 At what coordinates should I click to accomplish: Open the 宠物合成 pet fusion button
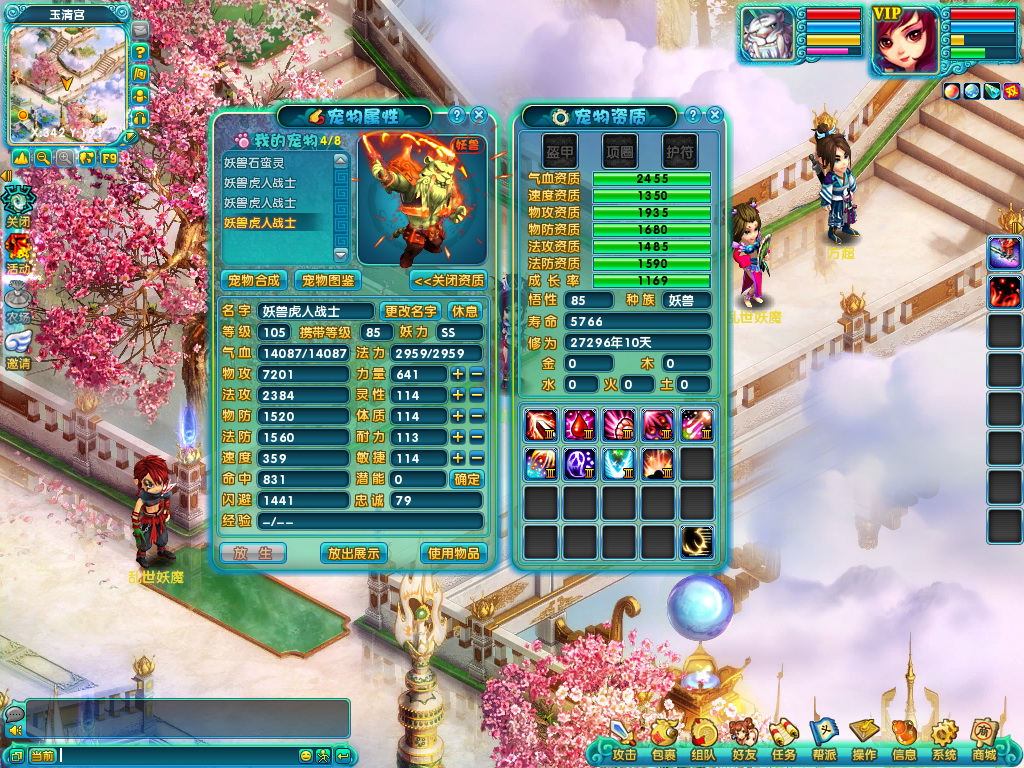253,280
